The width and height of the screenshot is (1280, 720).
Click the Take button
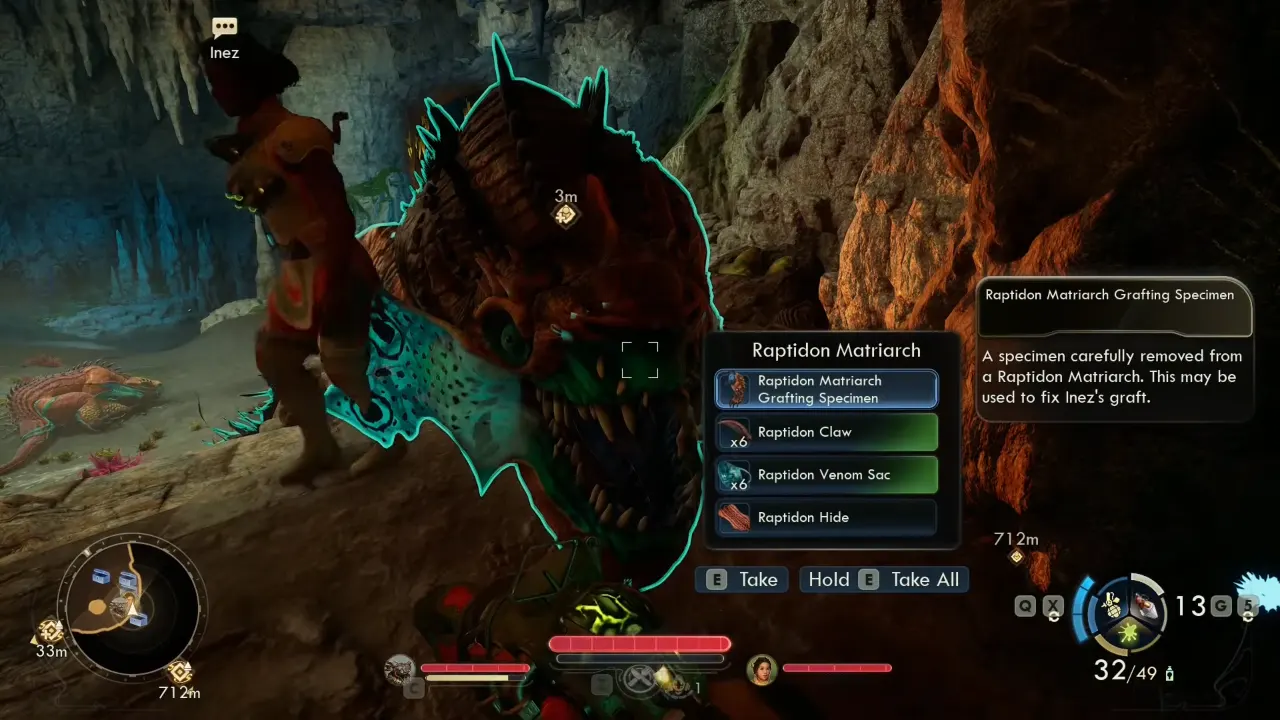click(743, 580)
